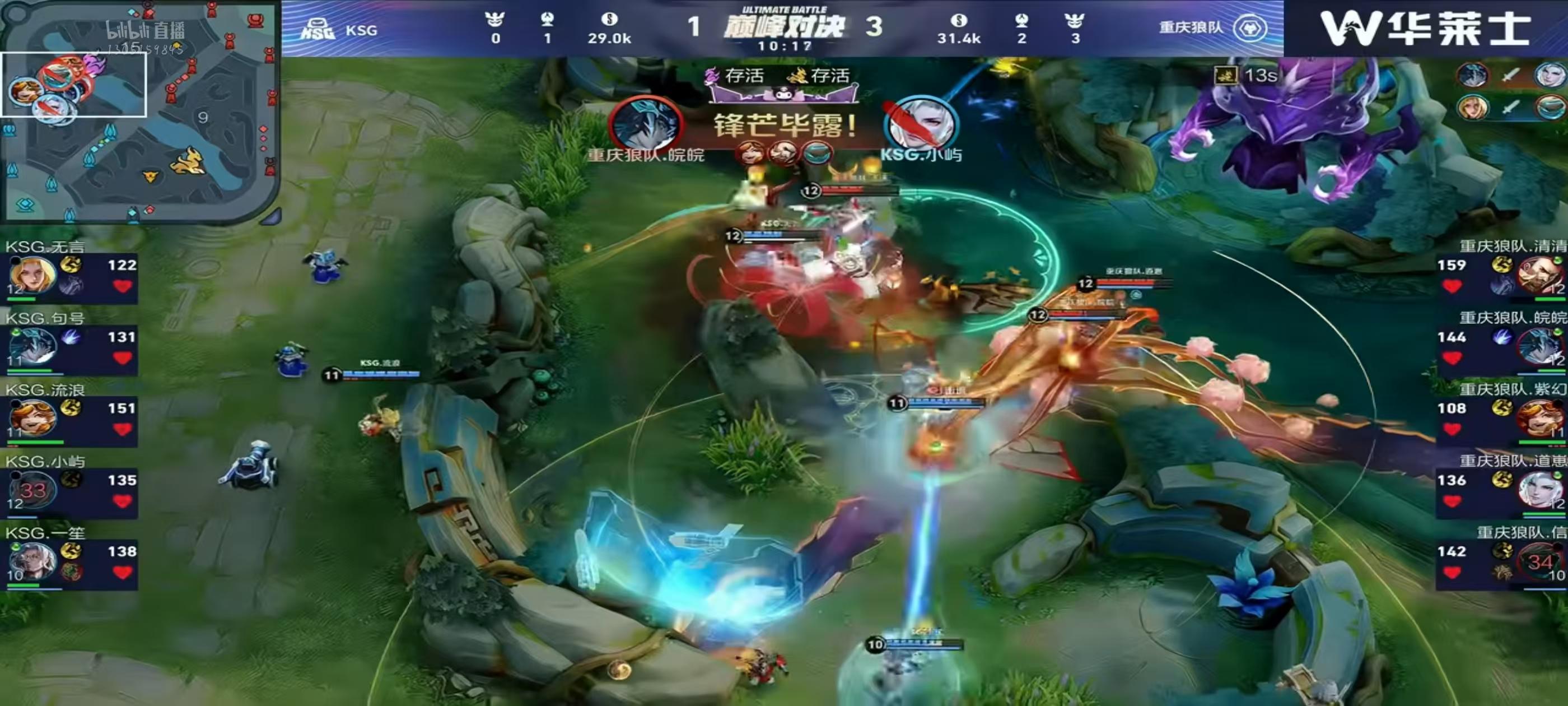Select 重庆狼队.清清 hero portrait
1568x706 pixels.
click(1539, 276)
